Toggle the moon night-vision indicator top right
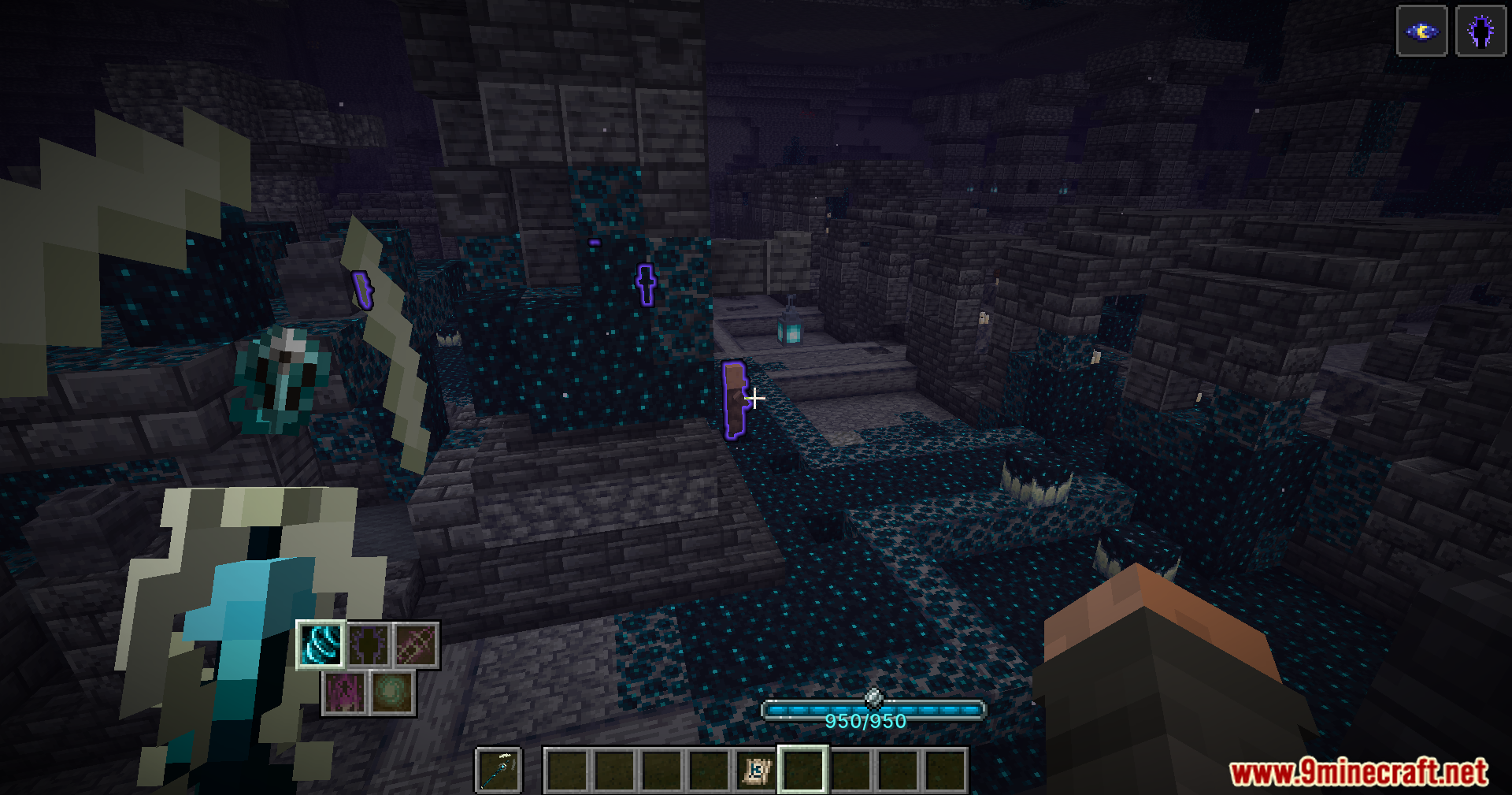The height and width of the screenshot is (795, 1512). [1422, 32]
